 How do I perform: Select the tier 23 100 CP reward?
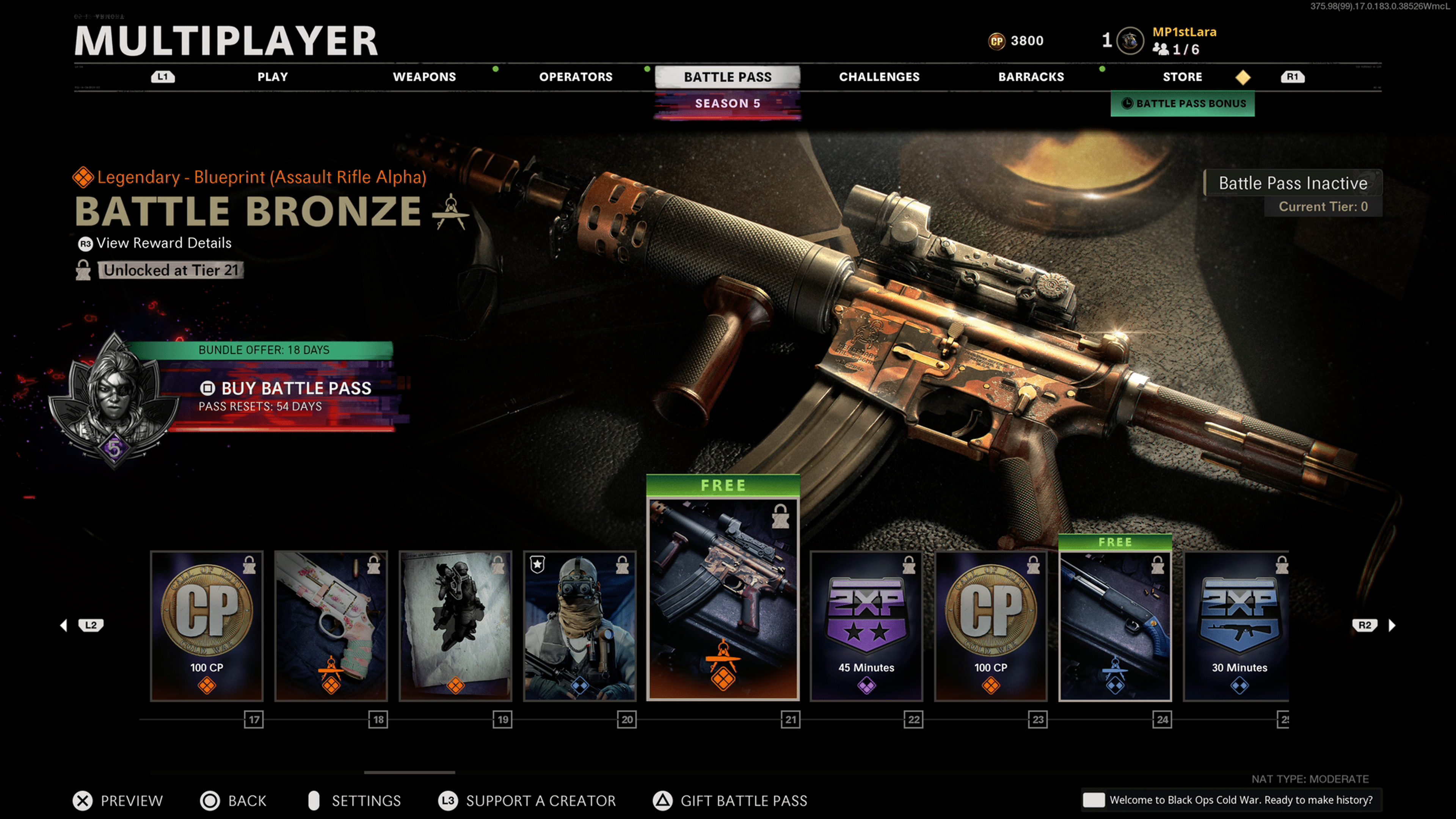coord(990,626)
